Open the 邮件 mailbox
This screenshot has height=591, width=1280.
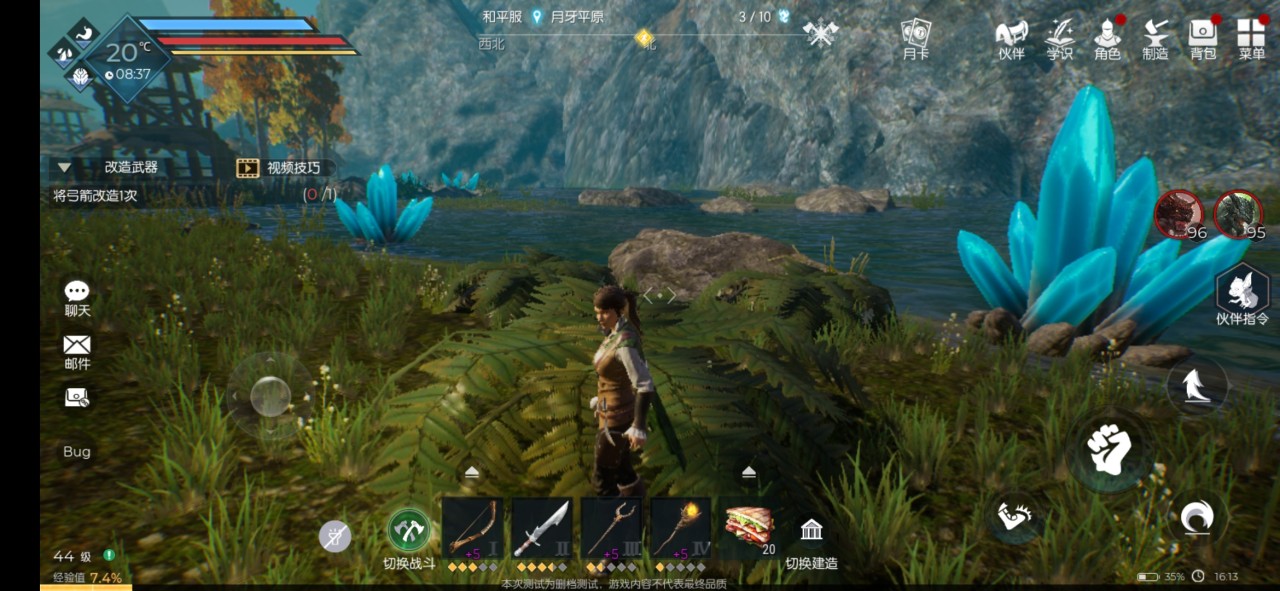77,350
